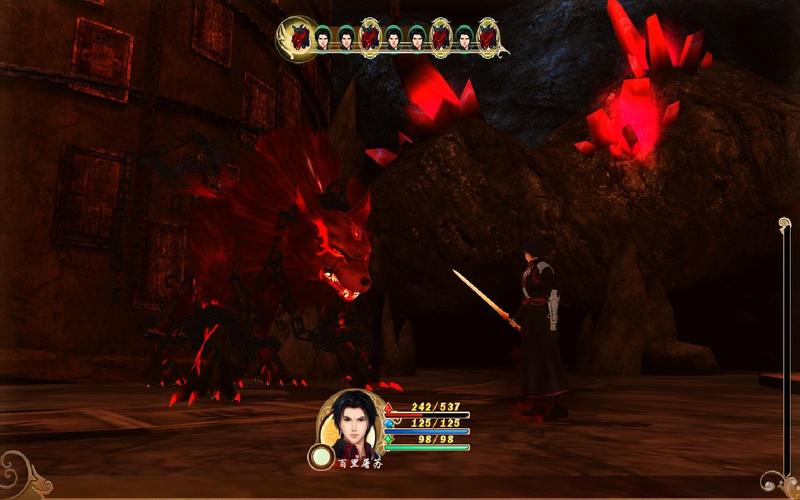Click the large red beast turn-order icon
Viewport: 800px width, 500px height.
pyautogui.click(x=297, y=37)
